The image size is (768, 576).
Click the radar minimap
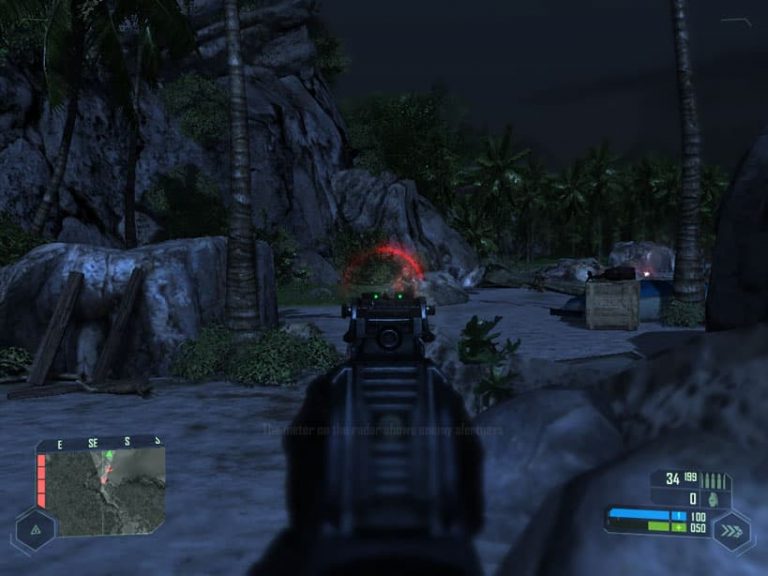click(x=105, y=489)
